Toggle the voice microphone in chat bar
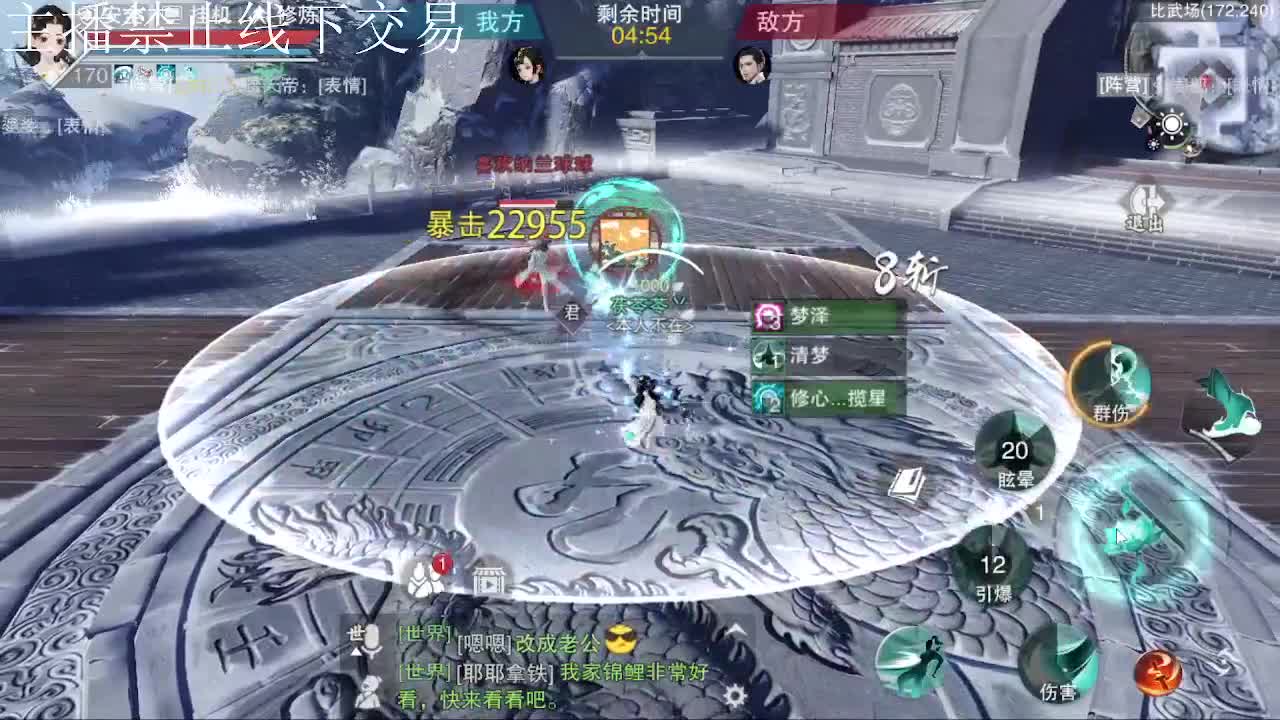 tap(372, 639)
